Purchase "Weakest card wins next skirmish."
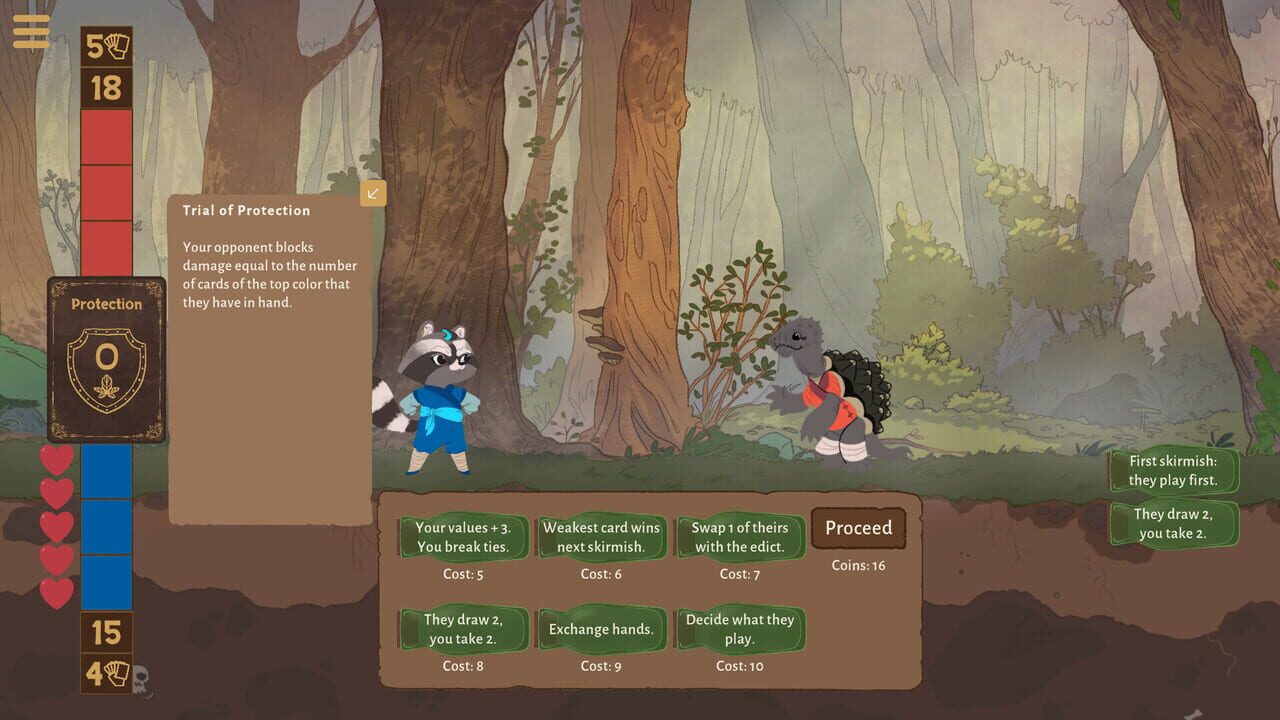 (x=601, y=537)
